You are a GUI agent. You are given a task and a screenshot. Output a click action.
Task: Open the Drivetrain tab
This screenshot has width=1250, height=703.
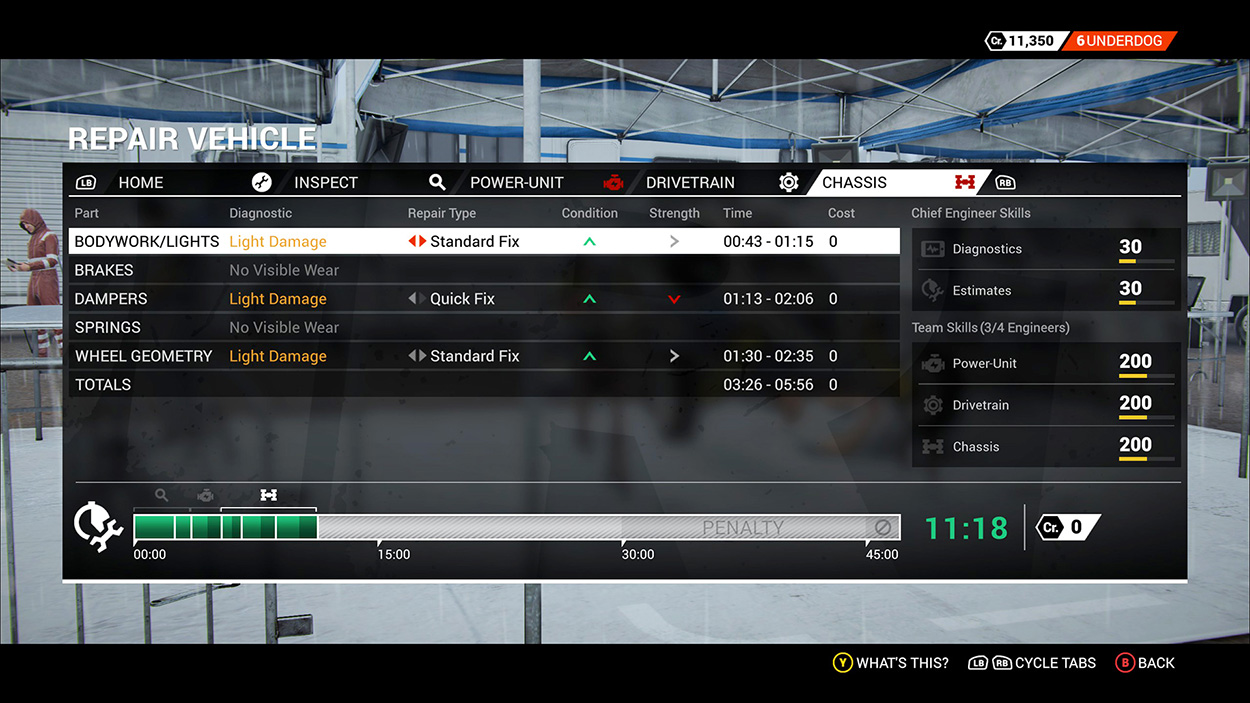click(690, 183)
